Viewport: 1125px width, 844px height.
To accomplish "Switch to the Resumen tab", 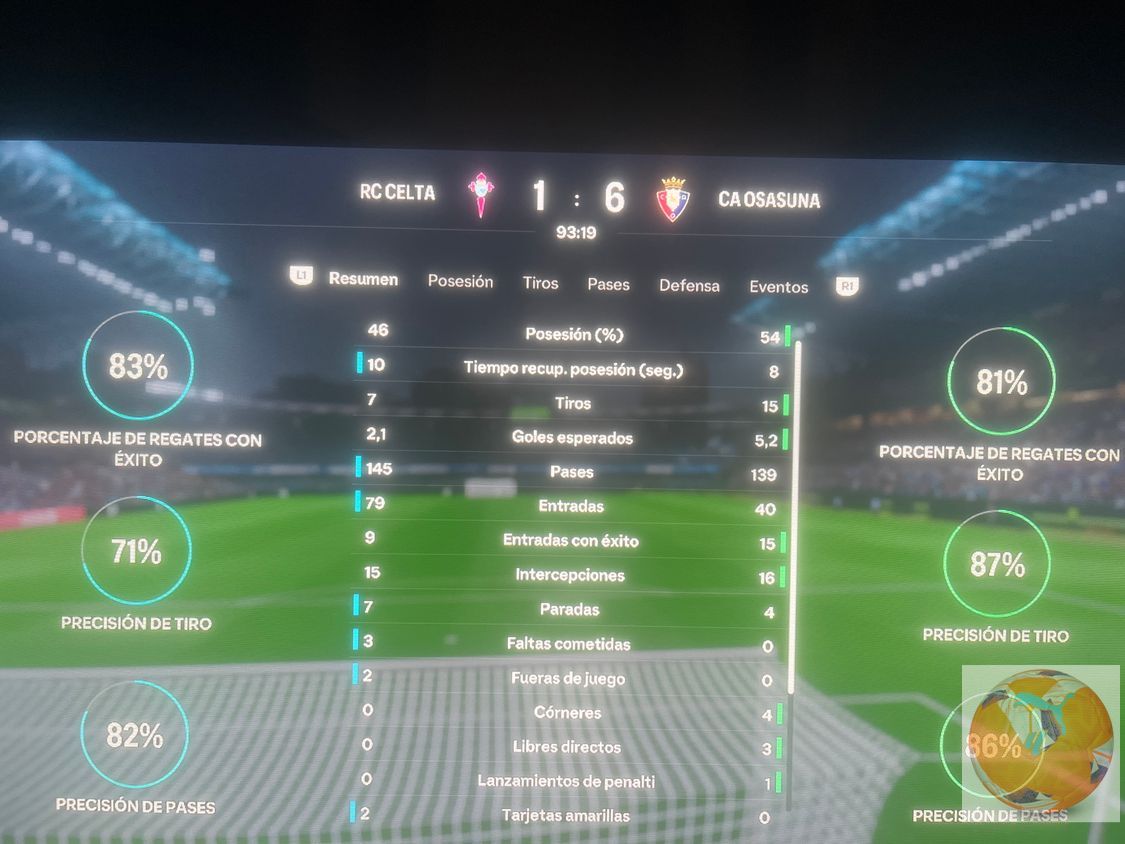I will (363, 279).
